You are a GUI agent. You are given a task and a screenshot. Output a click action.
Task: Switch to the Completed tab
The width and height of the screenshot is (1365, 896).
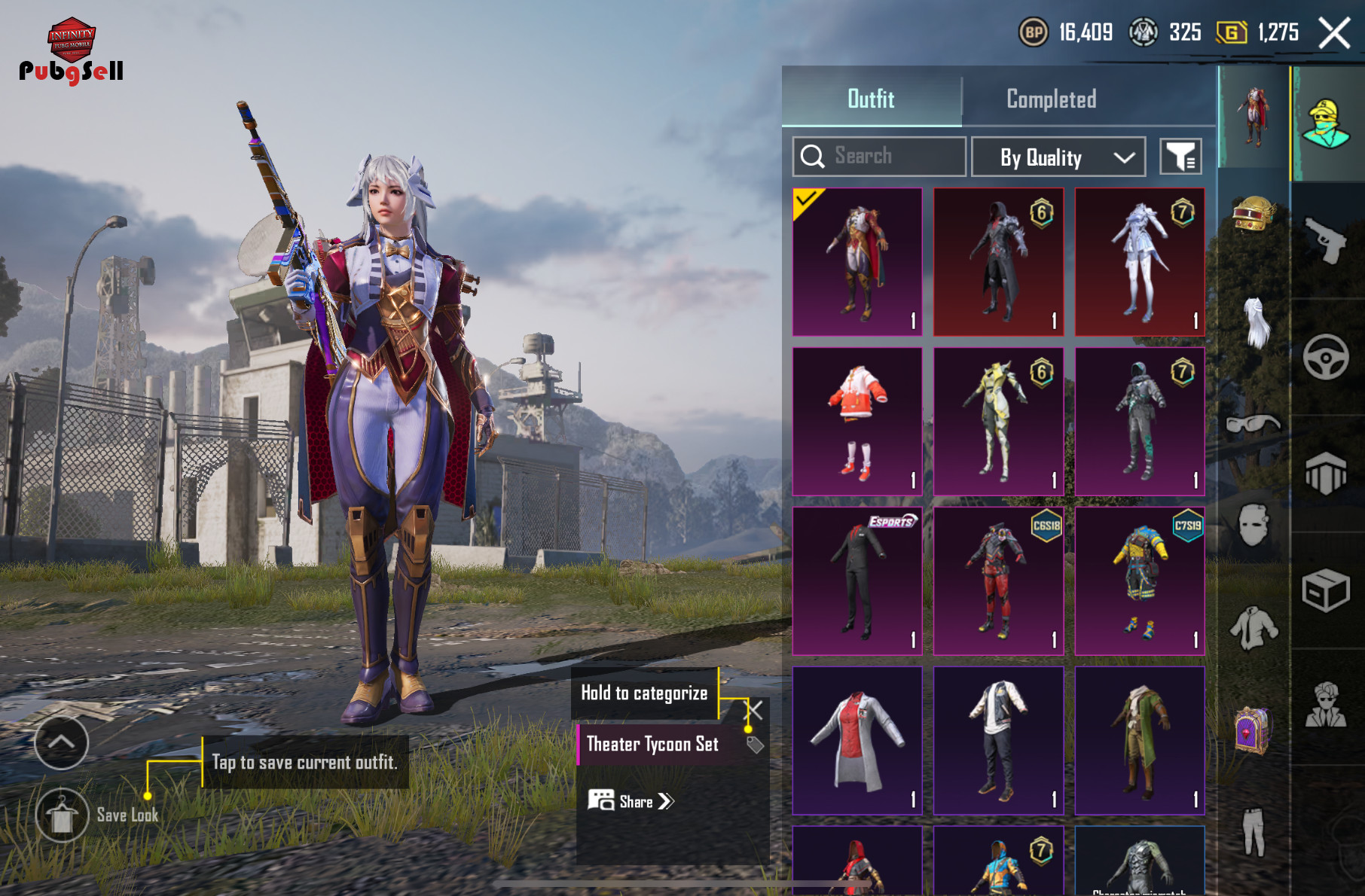point(1051,99)
